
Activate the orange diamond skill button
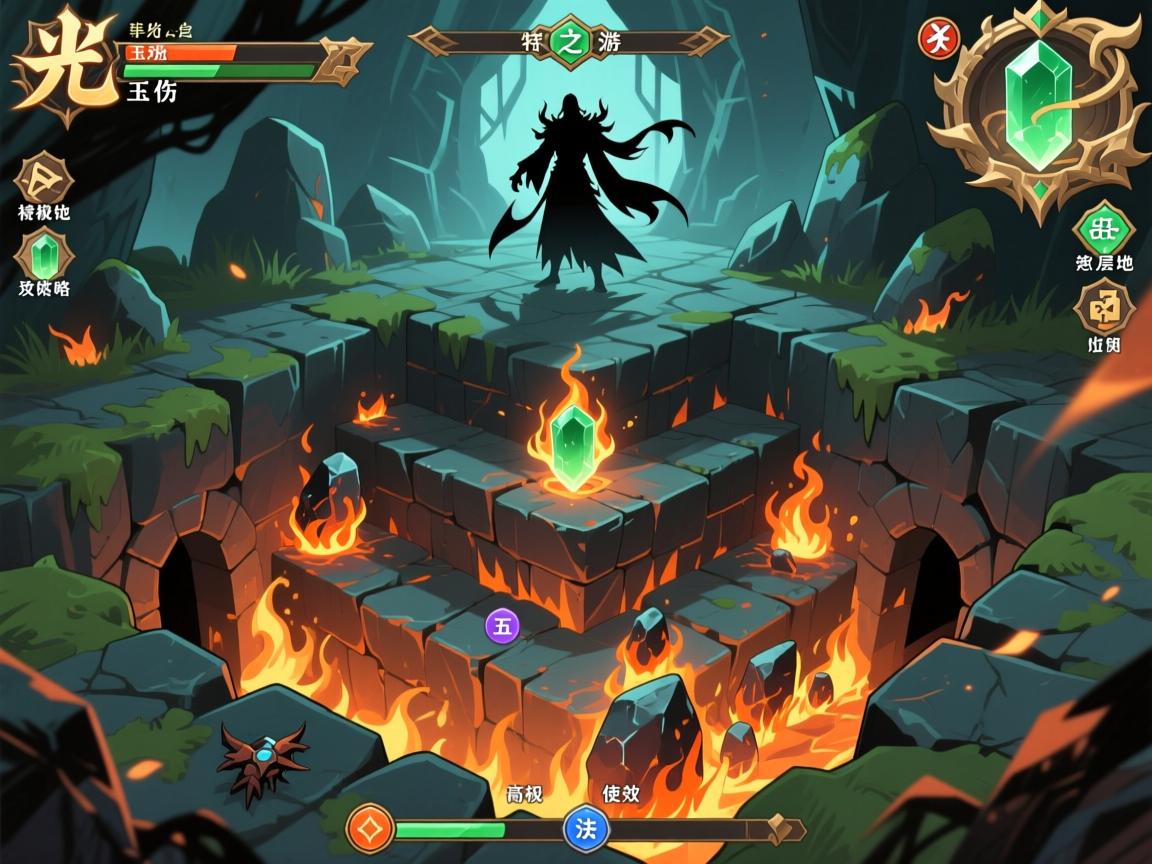point(370,829)
